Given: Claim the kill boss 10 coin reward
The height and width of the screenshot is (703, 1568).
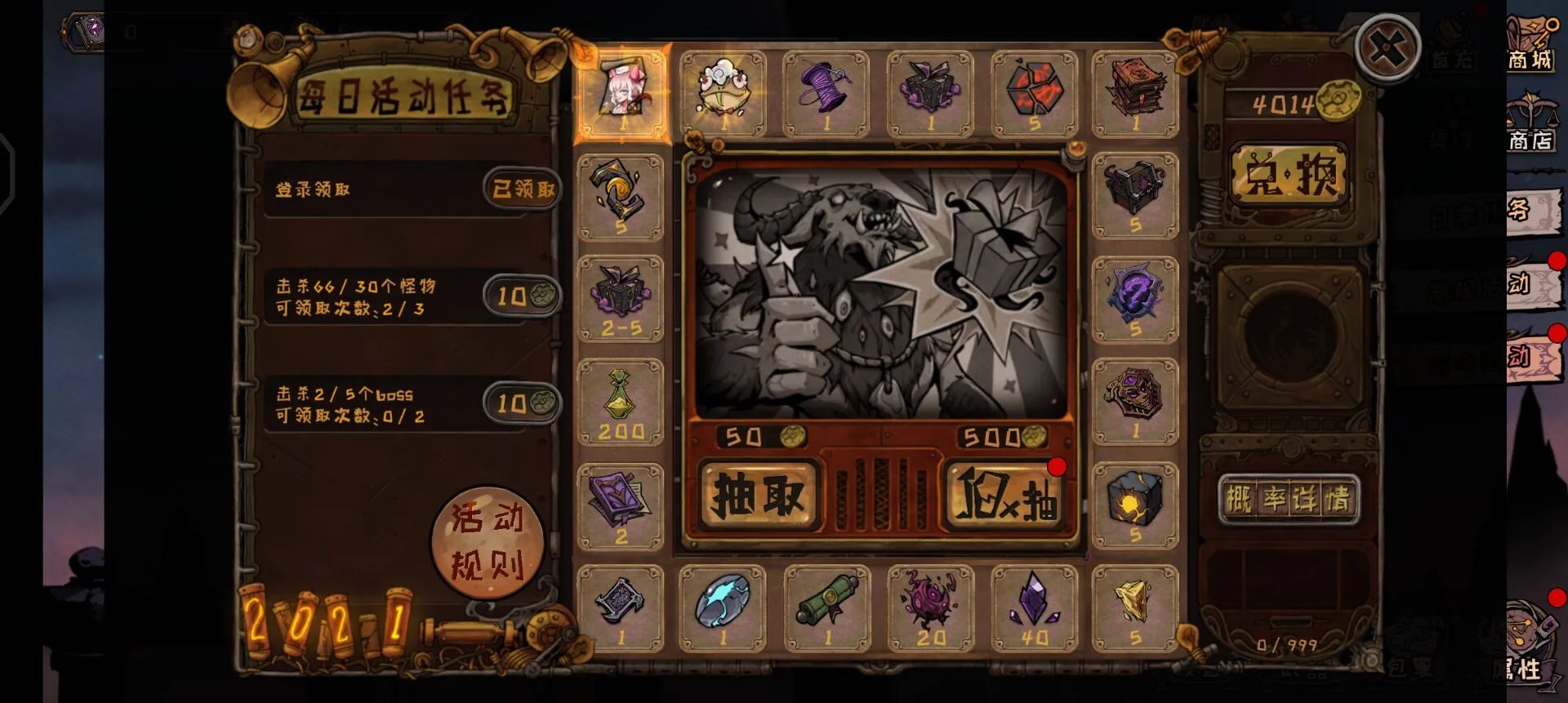Looking at the screenshot, I should click(x=523, y=403).
